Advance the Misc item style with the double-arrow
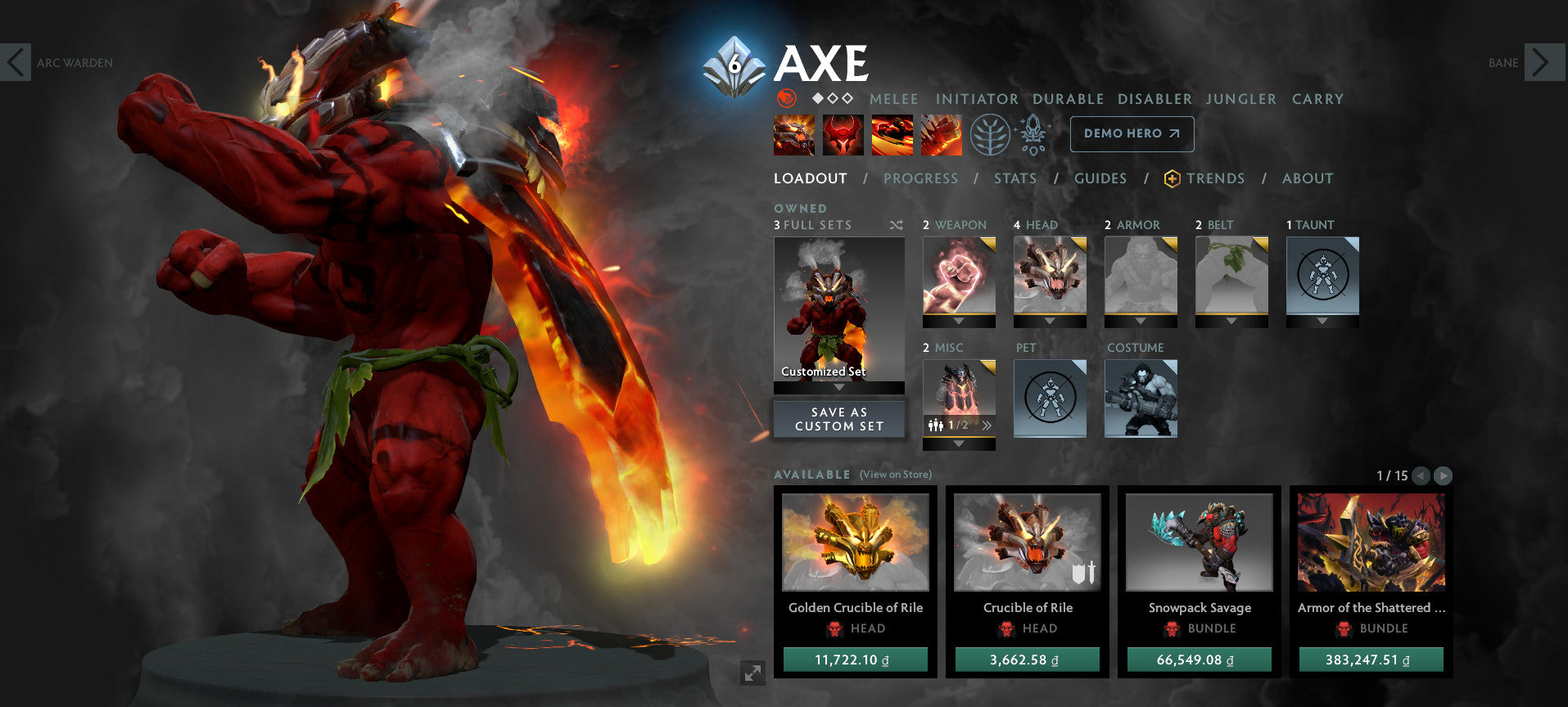This screenshot has height=707, width=1568. coord(987,424)
